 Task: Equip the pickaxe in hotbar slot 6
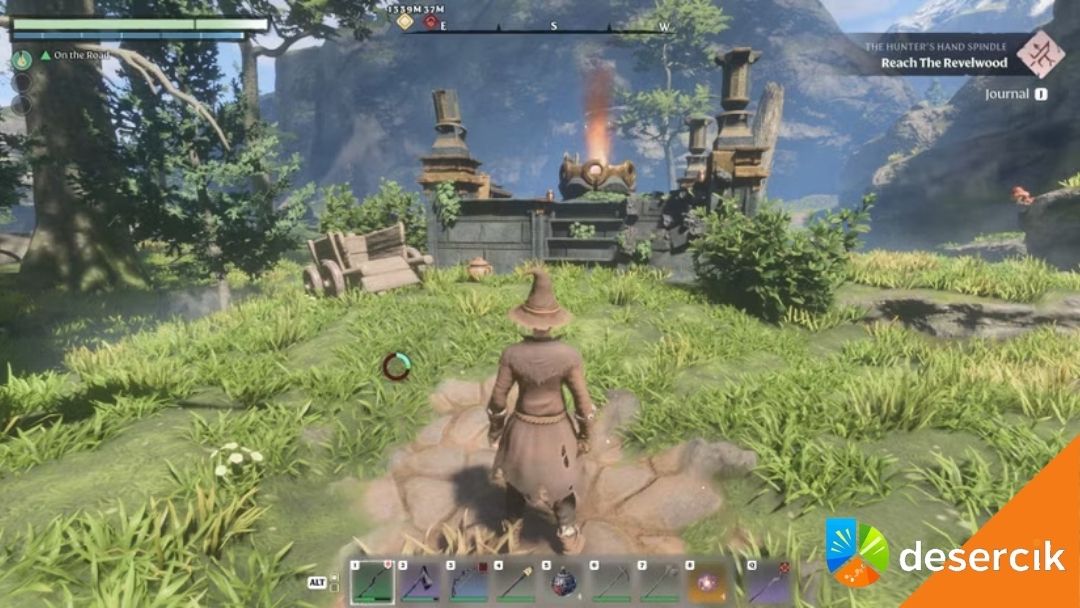(613, 581)
